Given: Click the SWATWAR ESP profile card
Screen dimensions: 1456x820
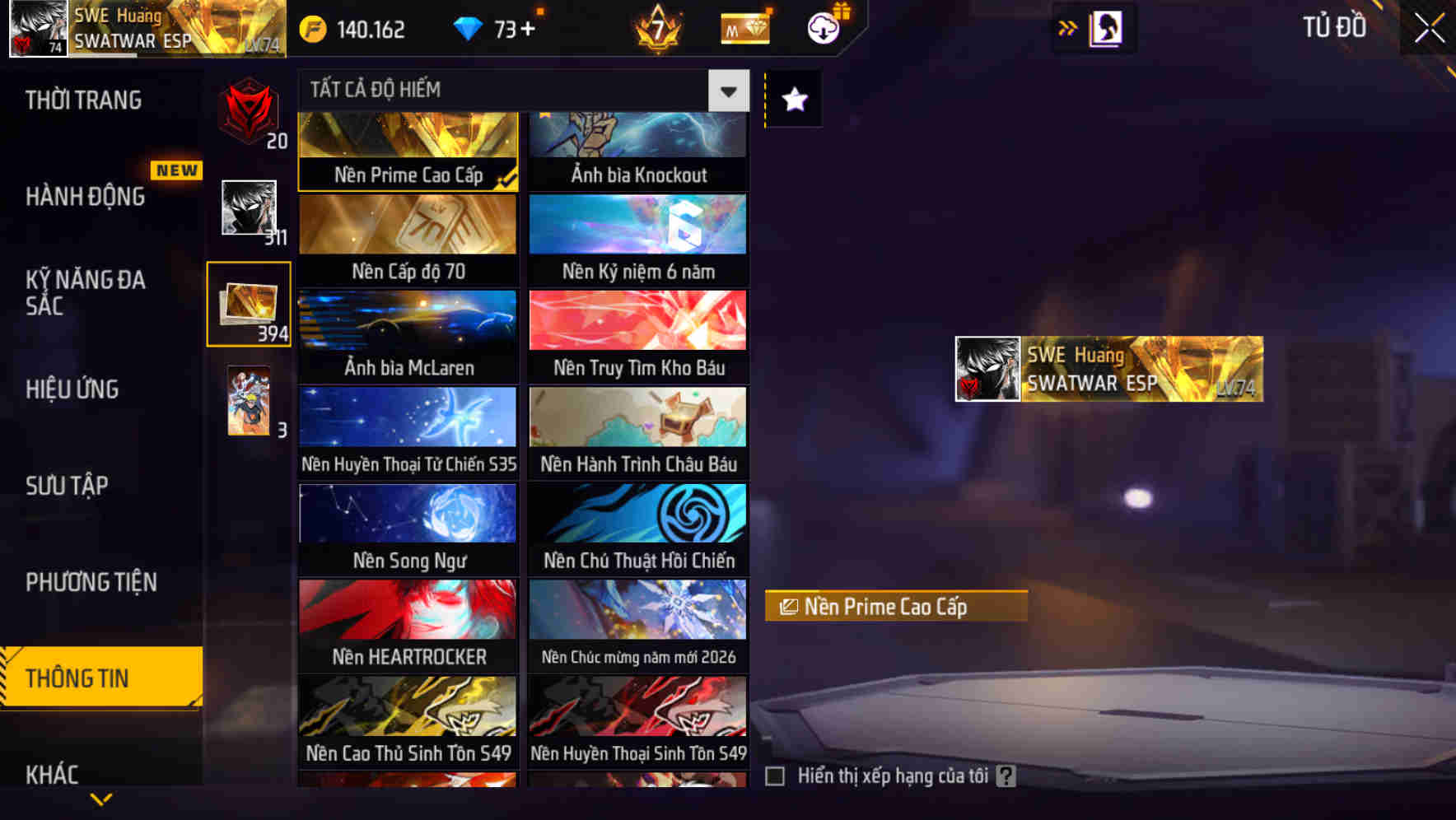Looking at the screenshot, I should (x=1106, y=370).
